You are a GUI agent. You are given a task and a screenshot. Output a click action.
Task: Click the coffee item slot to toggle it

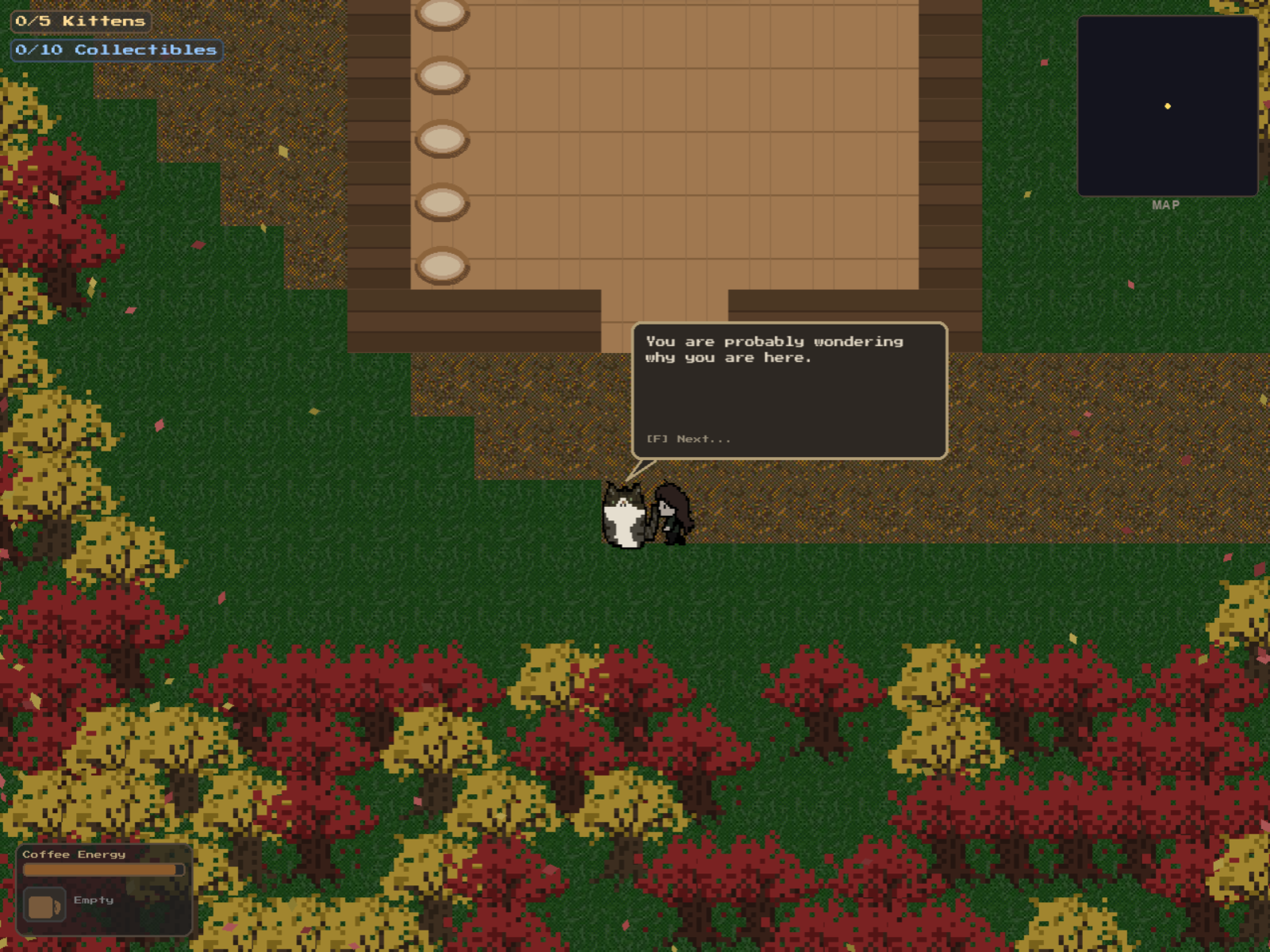click(44, 903)
